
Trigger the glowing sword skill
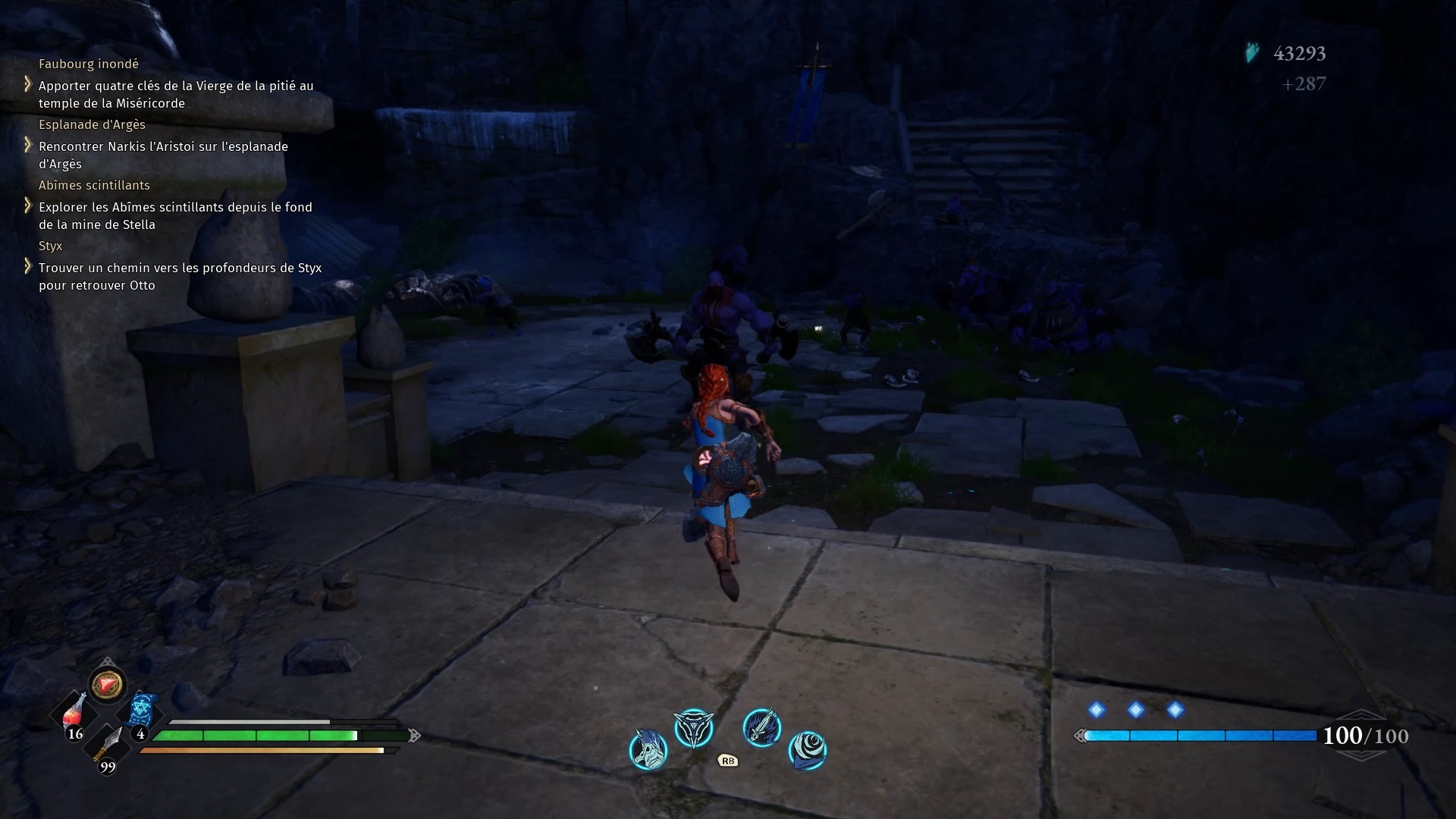(x=761, y=728)
